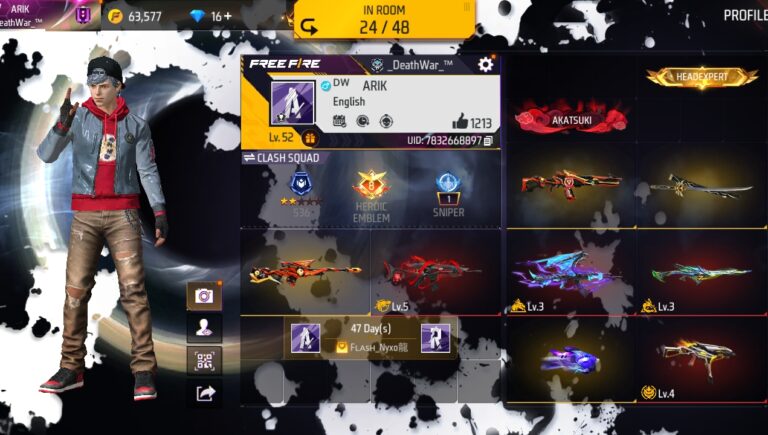View the character outfit preview icon

(x=204, y=328)
